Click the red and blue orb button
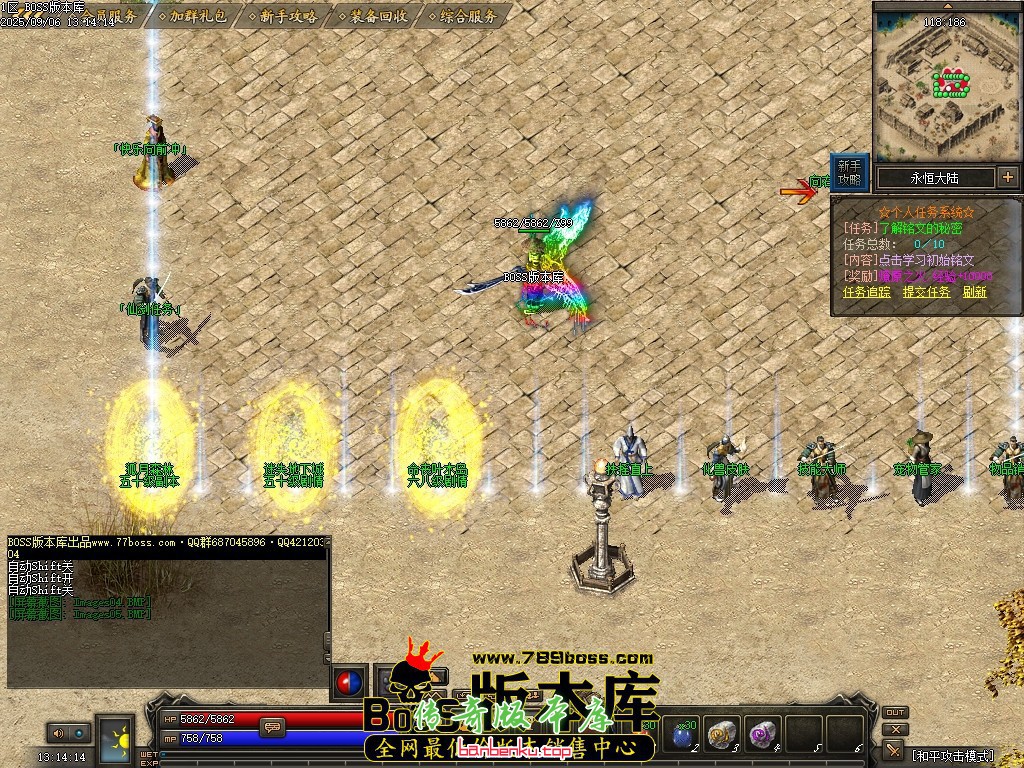Viewport: 1024px width, 768px height. 350,682
